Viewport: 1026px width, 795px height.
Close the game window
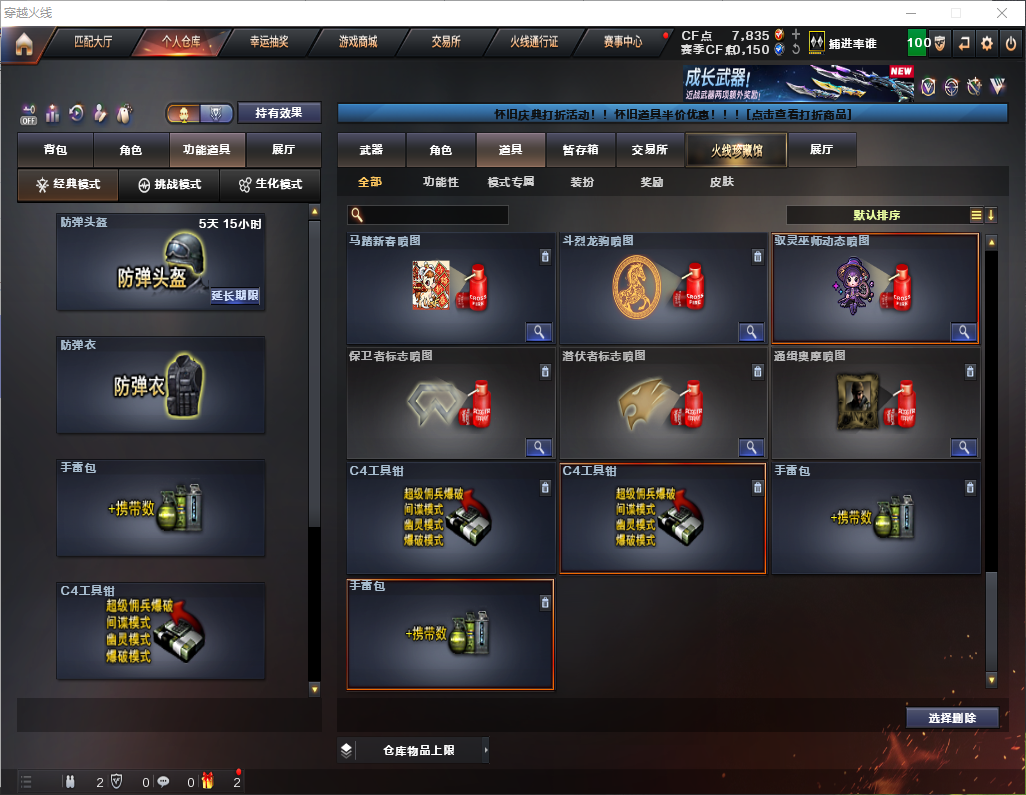point(1001,13)
